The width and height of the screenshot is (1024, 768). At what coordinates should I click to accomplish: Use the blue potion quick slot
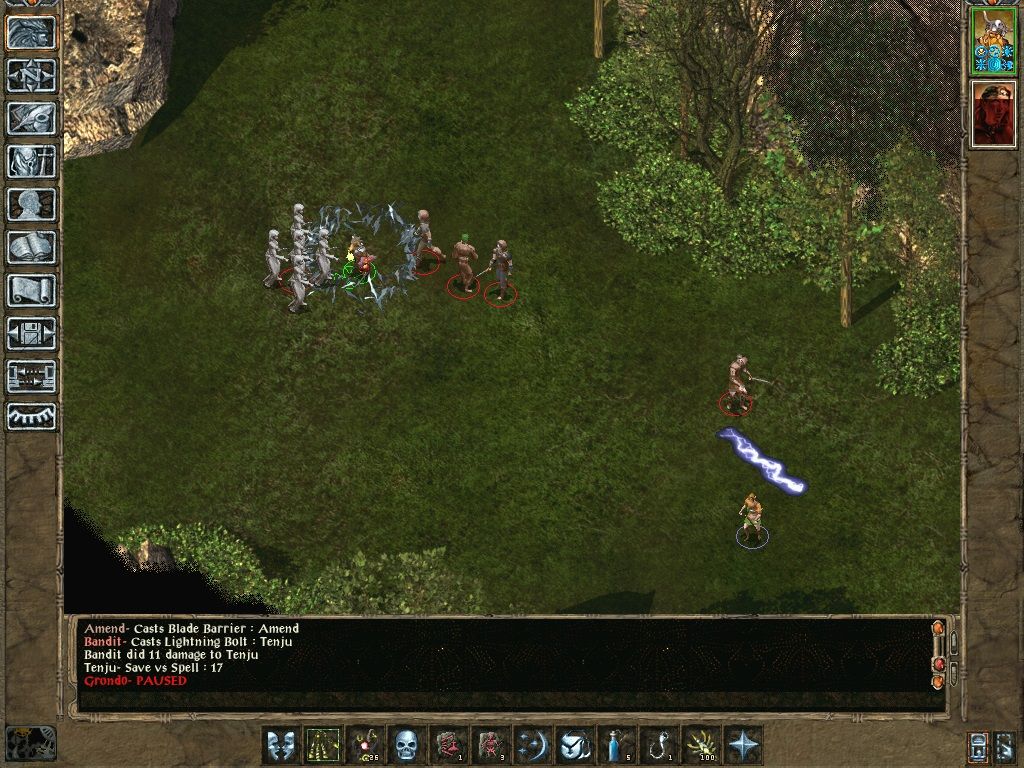click(617, 745)
